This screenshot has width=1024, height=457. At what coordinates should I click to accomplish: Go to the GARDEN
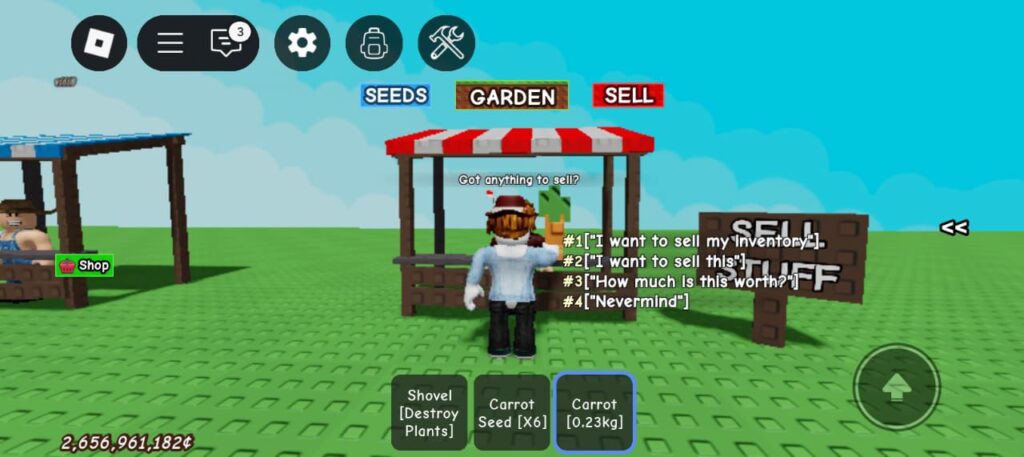pyautogui.click(x=512, y=96)
